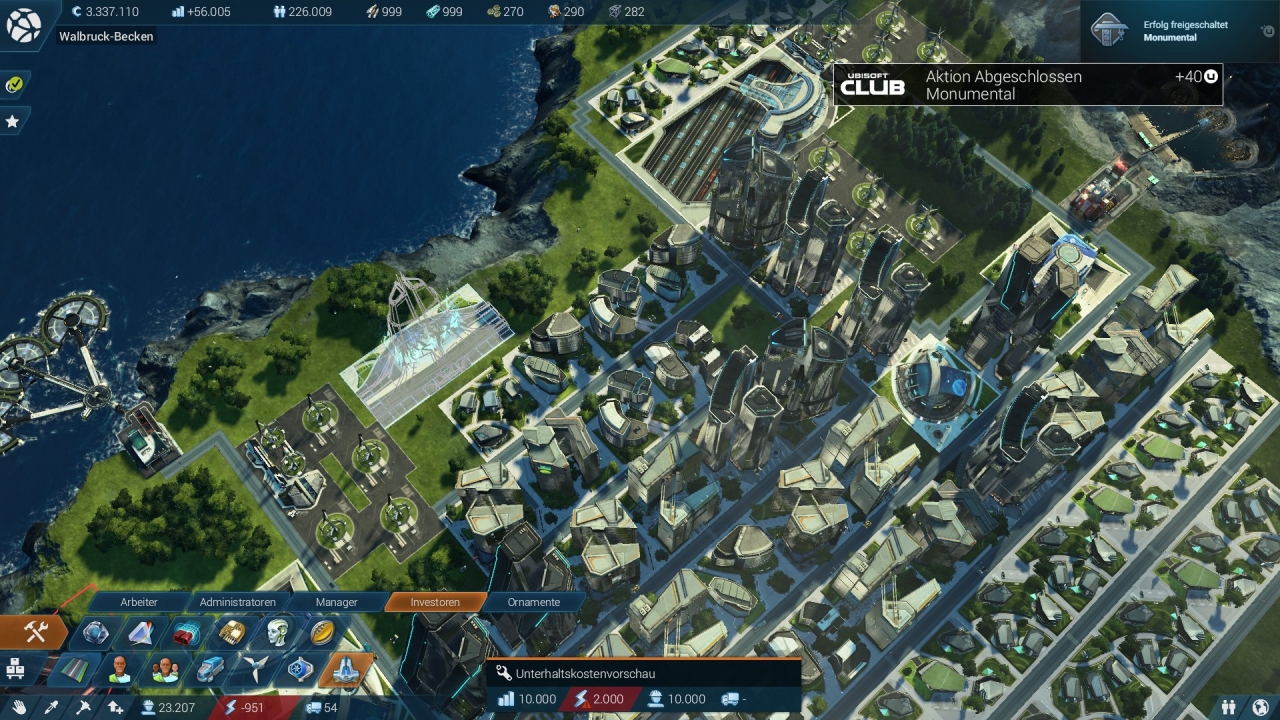Click the stacked crates icon

15,668
